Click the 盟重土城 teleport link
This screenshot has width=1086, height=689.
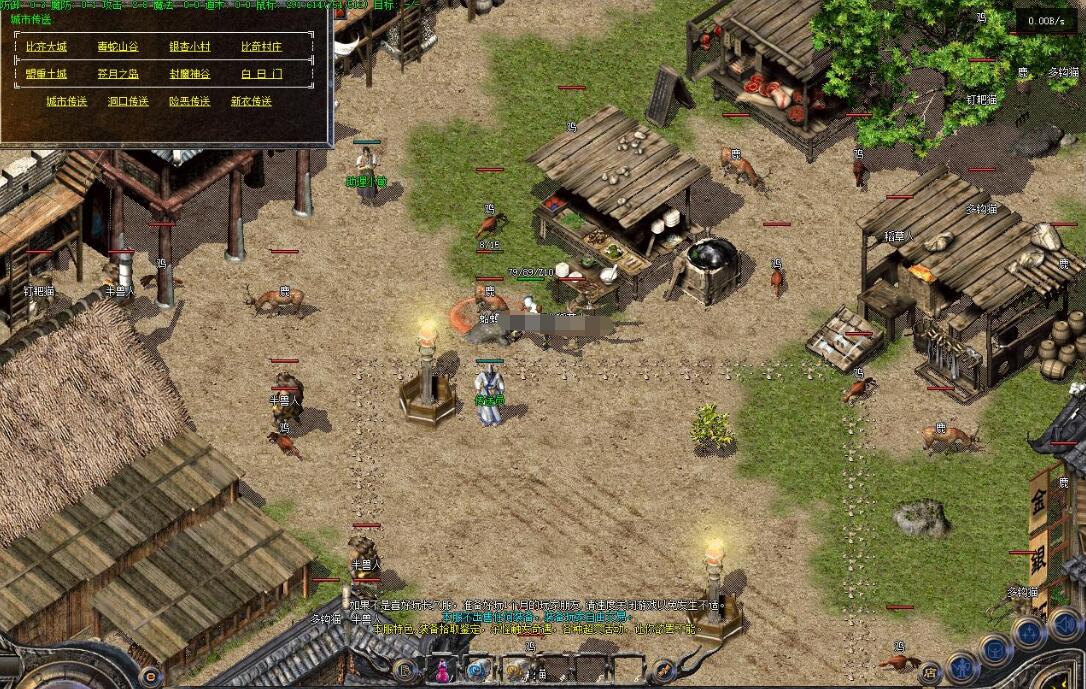tap(46, 74)
